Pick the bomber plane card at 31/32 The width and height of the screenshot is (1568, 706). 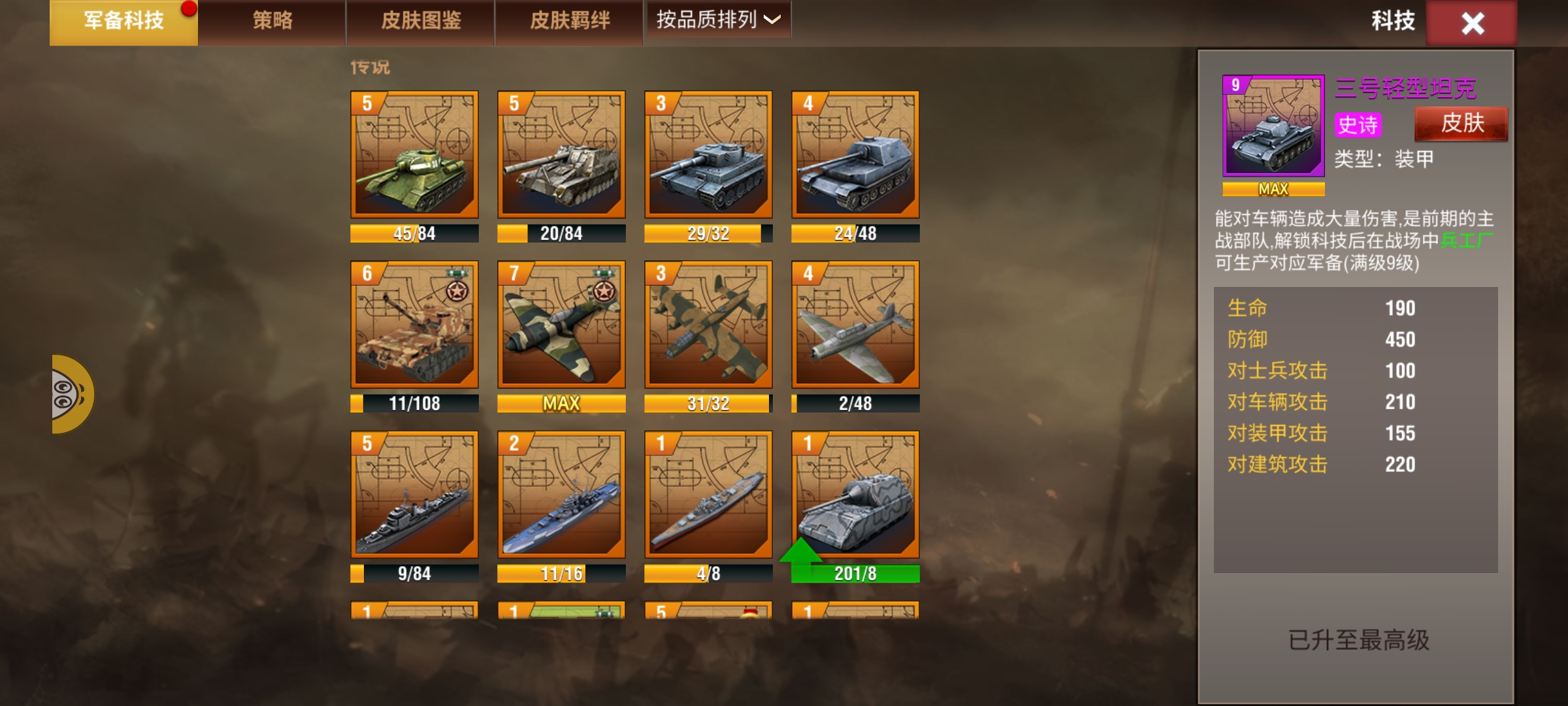coord(708,325)
